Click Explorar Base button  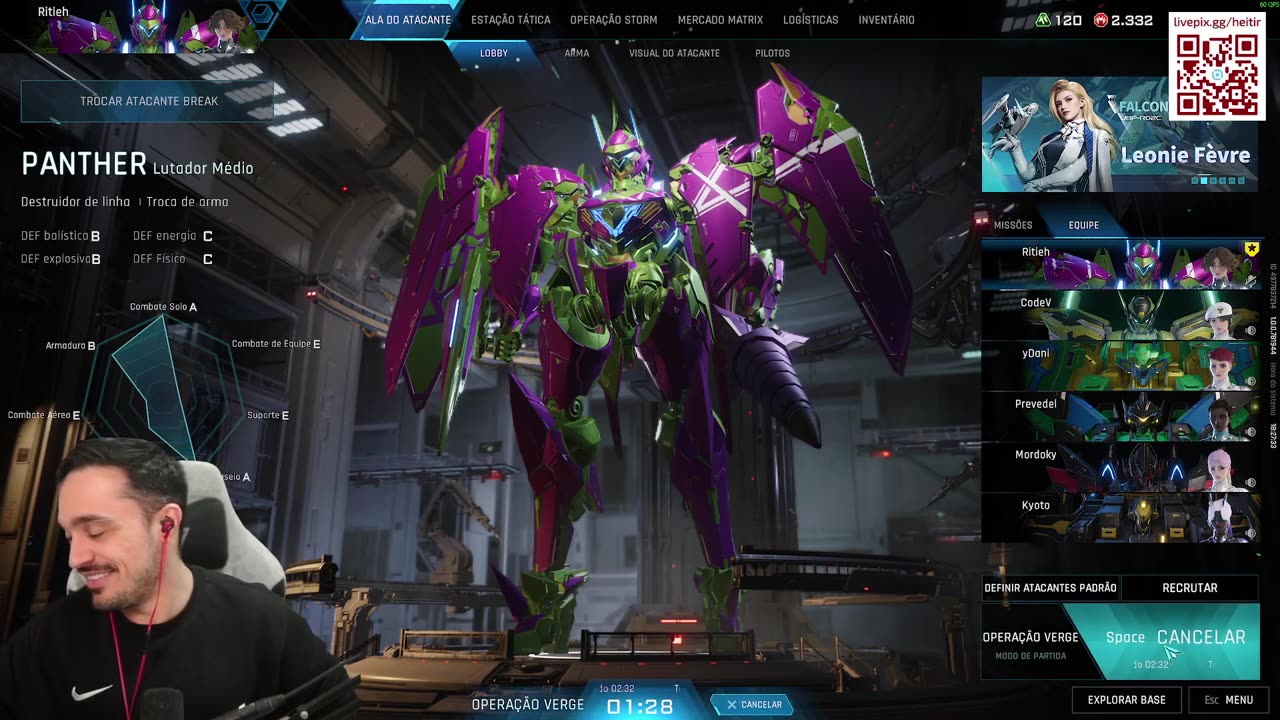1126,700
